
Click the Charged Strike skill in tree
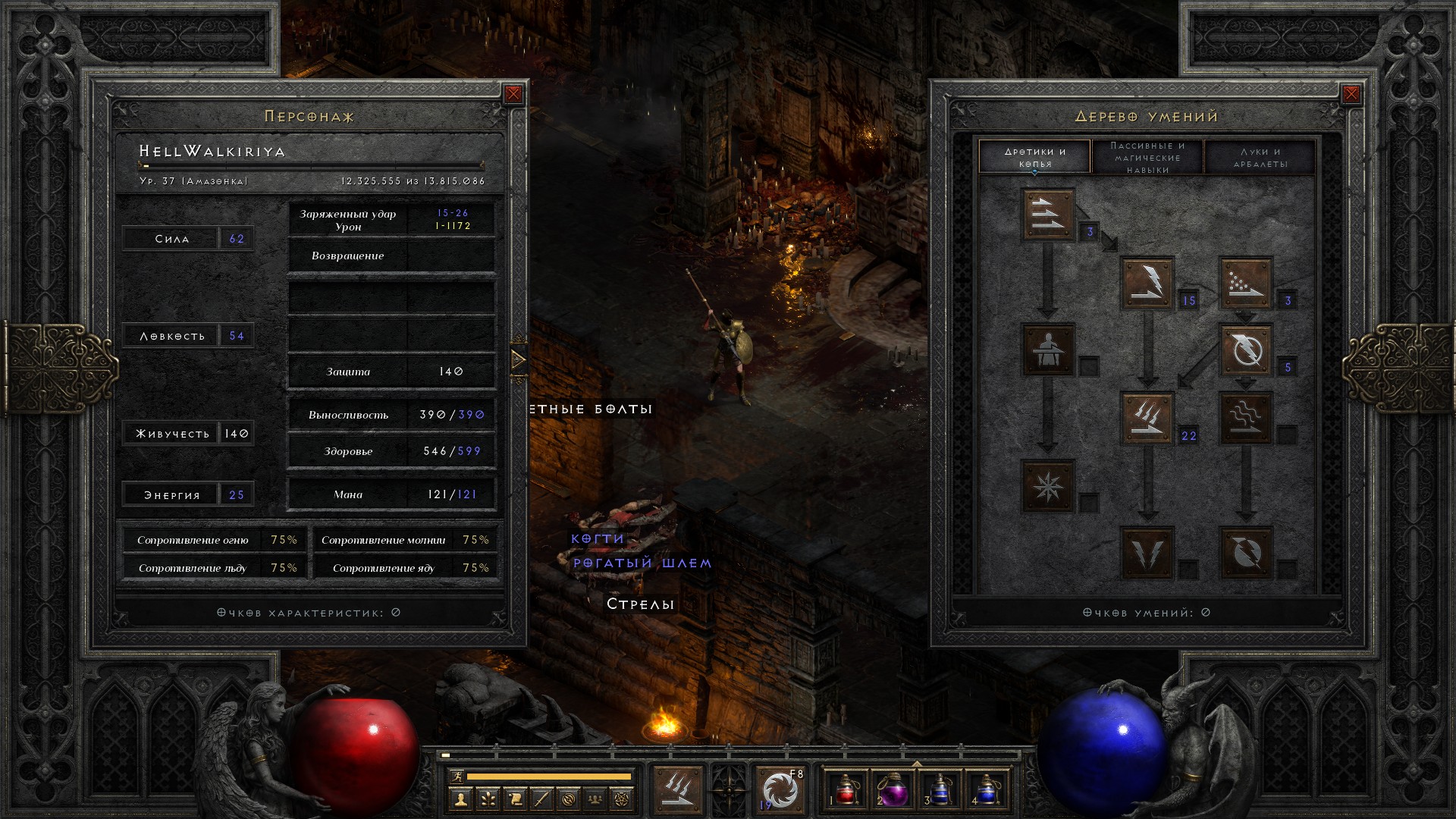(x=1147, y=417)
